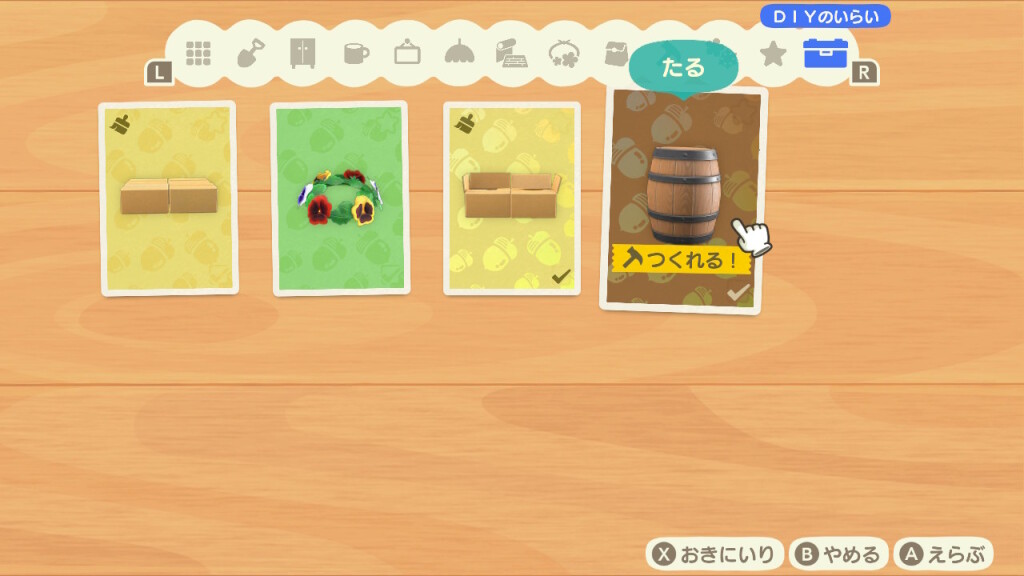Show the flower wreath equipment tab

pyautogui.click(x=564, y=54)
